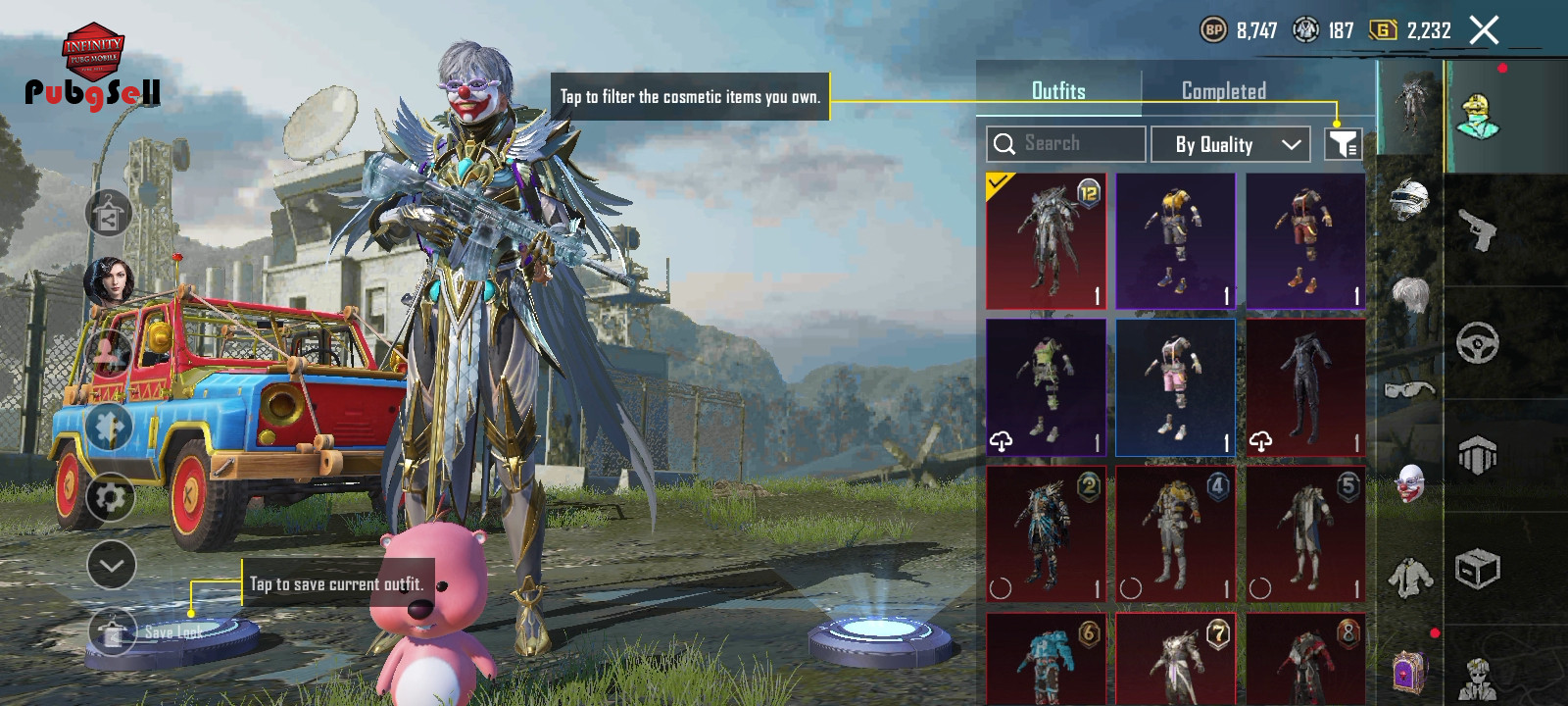Close the inventory screen
Viewport: 1568px width, 706px height.
pos(1484,30)
